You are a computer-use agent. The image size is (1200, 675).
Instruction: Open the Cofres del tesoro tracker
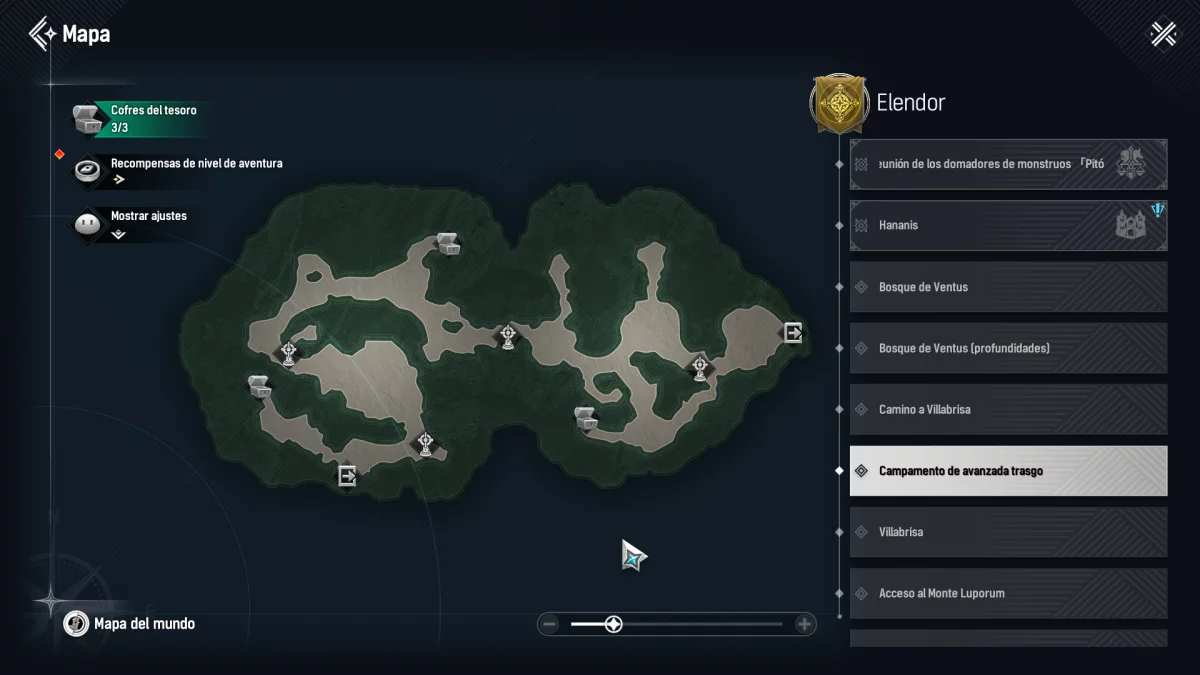[140, 119]
